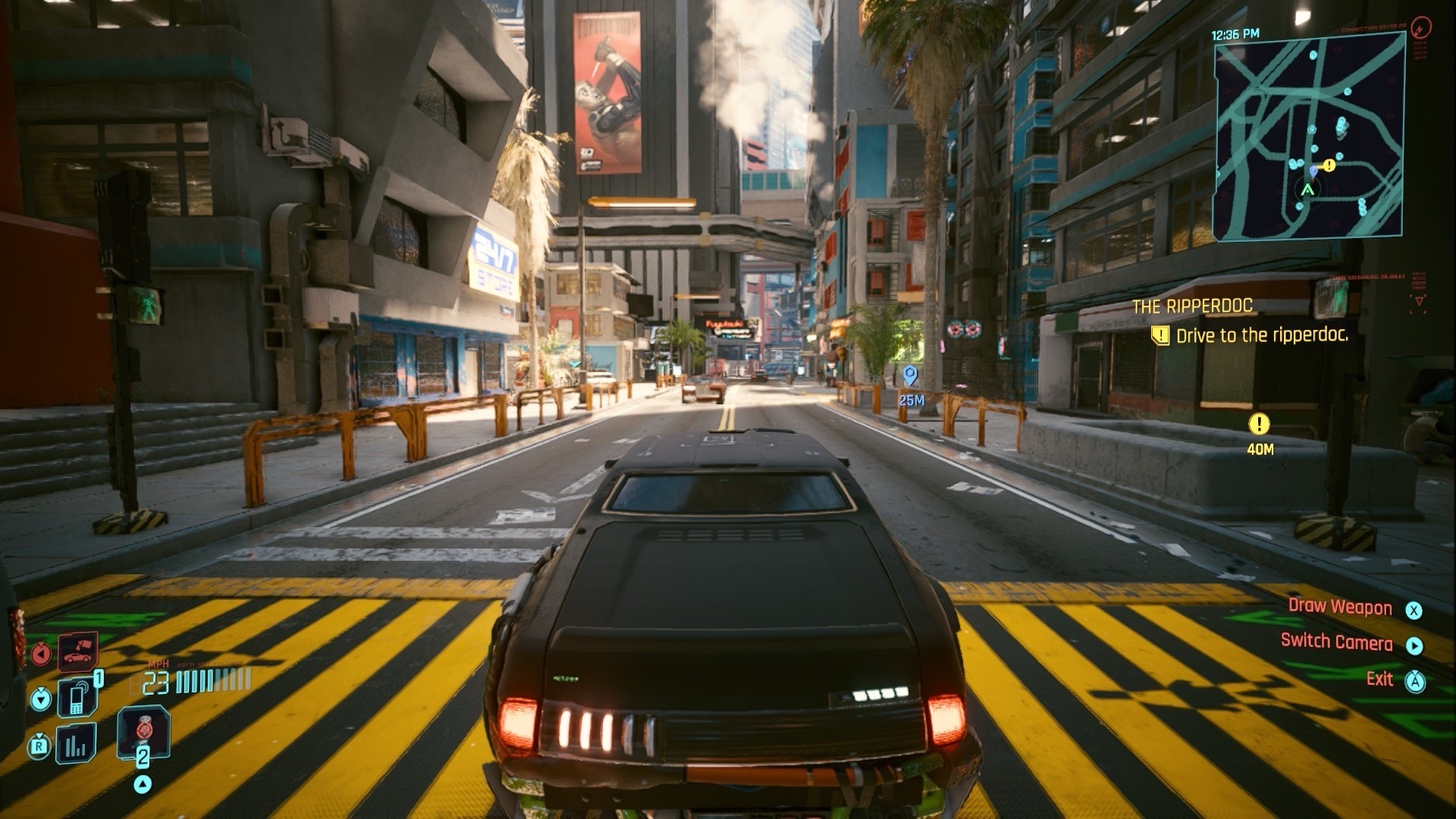The width and height of the screenshot is (1456, 819).
Task: Select the 'Drive to the ripperdoc' objective
Action: click(x=1262, y=335)
